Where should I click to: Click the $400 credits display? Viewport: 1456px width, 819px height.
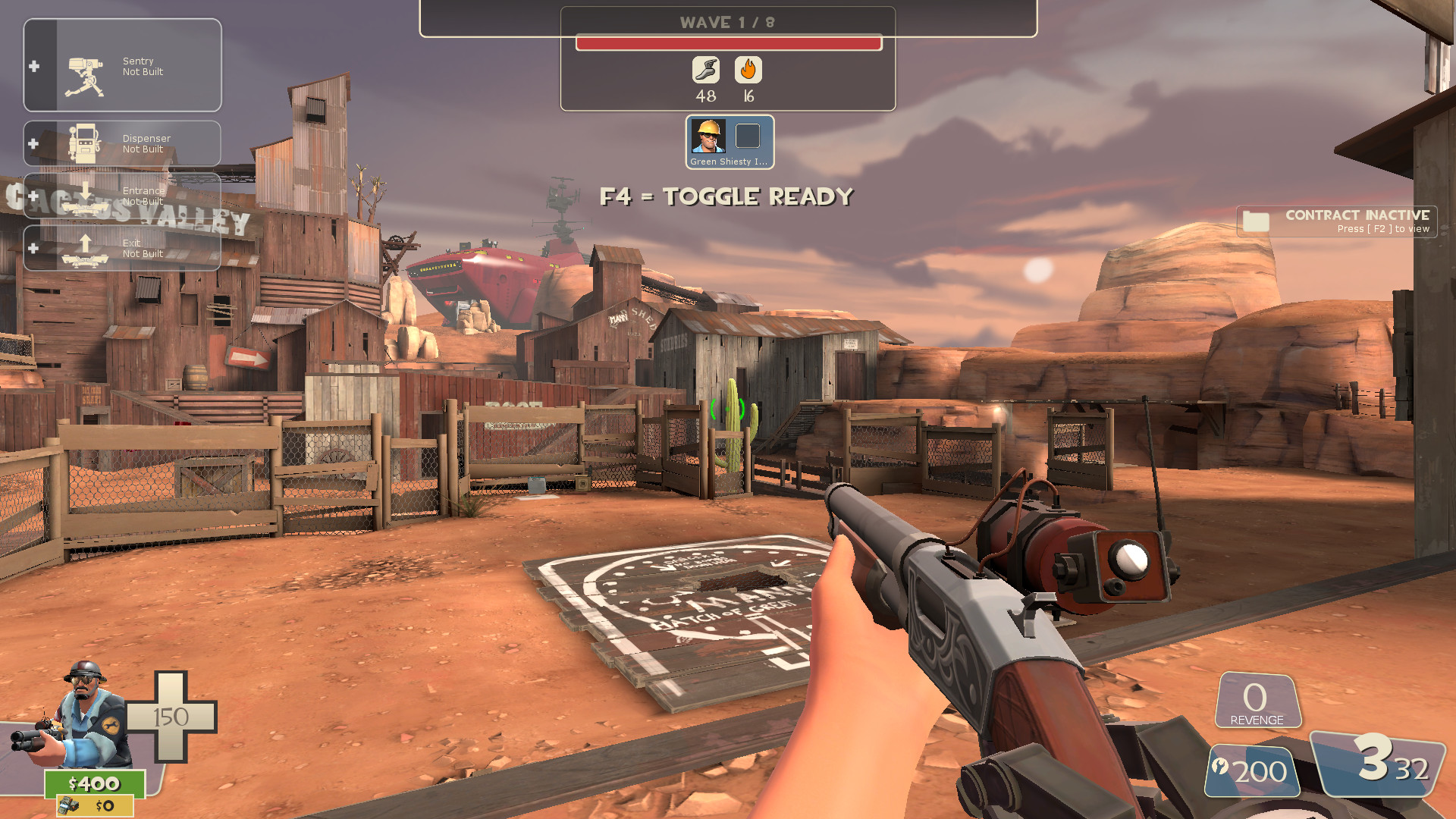[x=95, y=783]
